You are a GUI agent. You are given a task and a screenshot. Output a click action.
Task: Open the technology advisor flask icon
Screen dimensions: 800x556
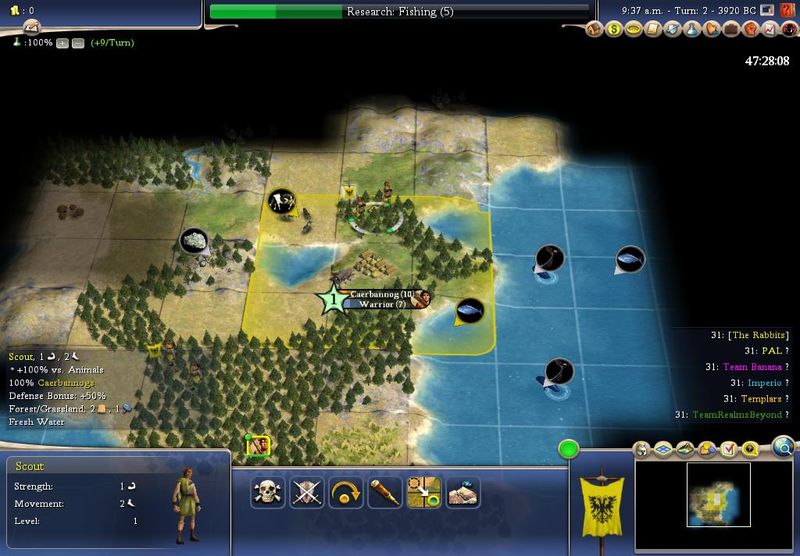pos(696,29)
